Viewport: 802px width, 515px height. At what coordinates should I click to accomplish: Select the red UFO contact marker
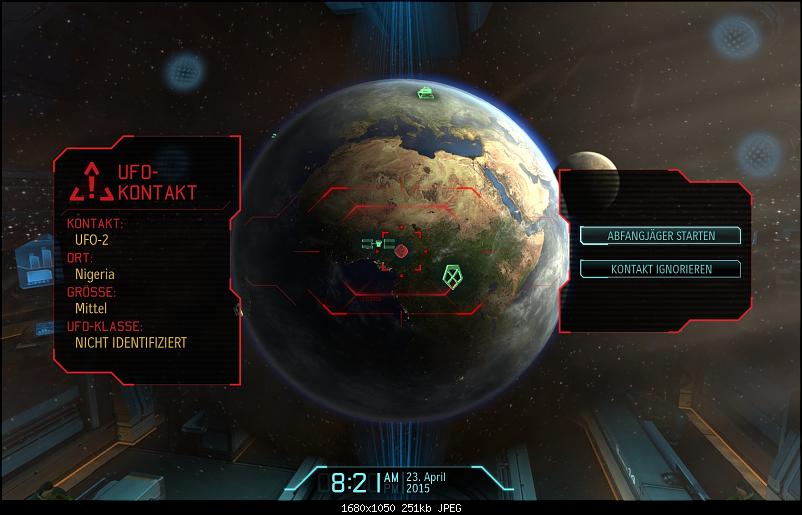pyautogui.click(x=401, y=250)
